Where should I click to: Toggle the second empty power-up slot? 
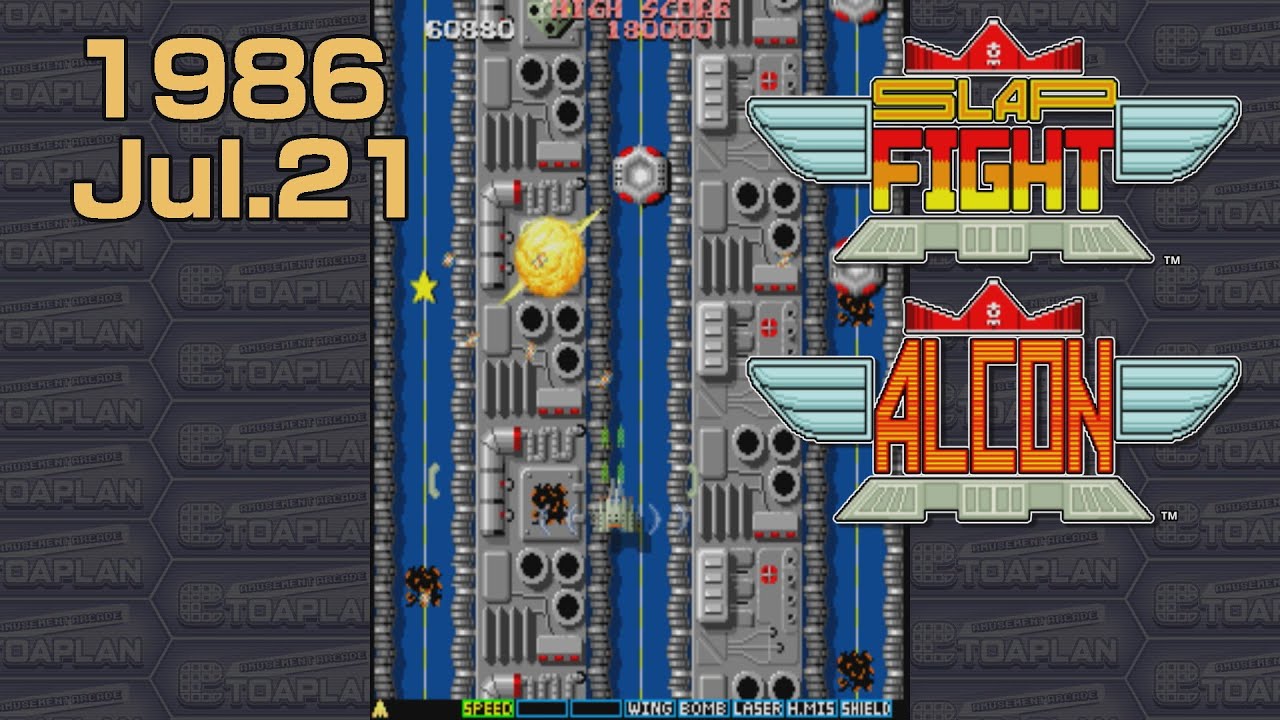click(595, 708)
